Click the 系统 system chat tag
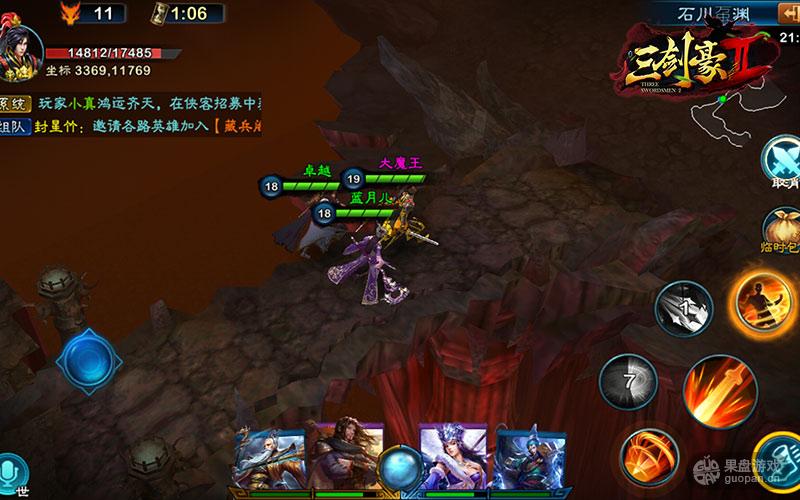 [14, 104]
